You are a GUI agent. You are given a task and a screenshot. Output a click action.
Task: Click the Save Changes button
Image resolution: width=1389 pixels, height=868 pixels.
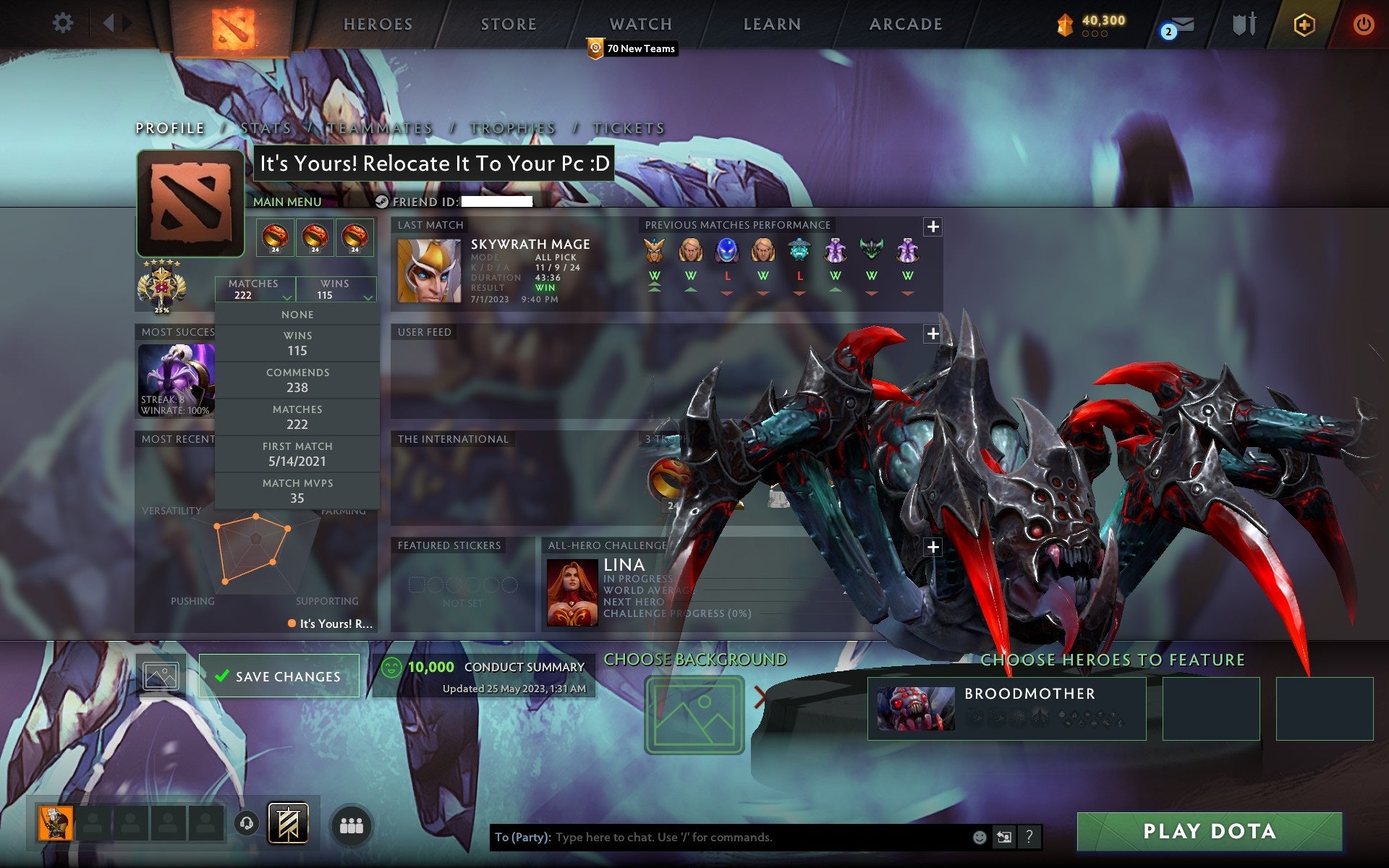(279, 675)
